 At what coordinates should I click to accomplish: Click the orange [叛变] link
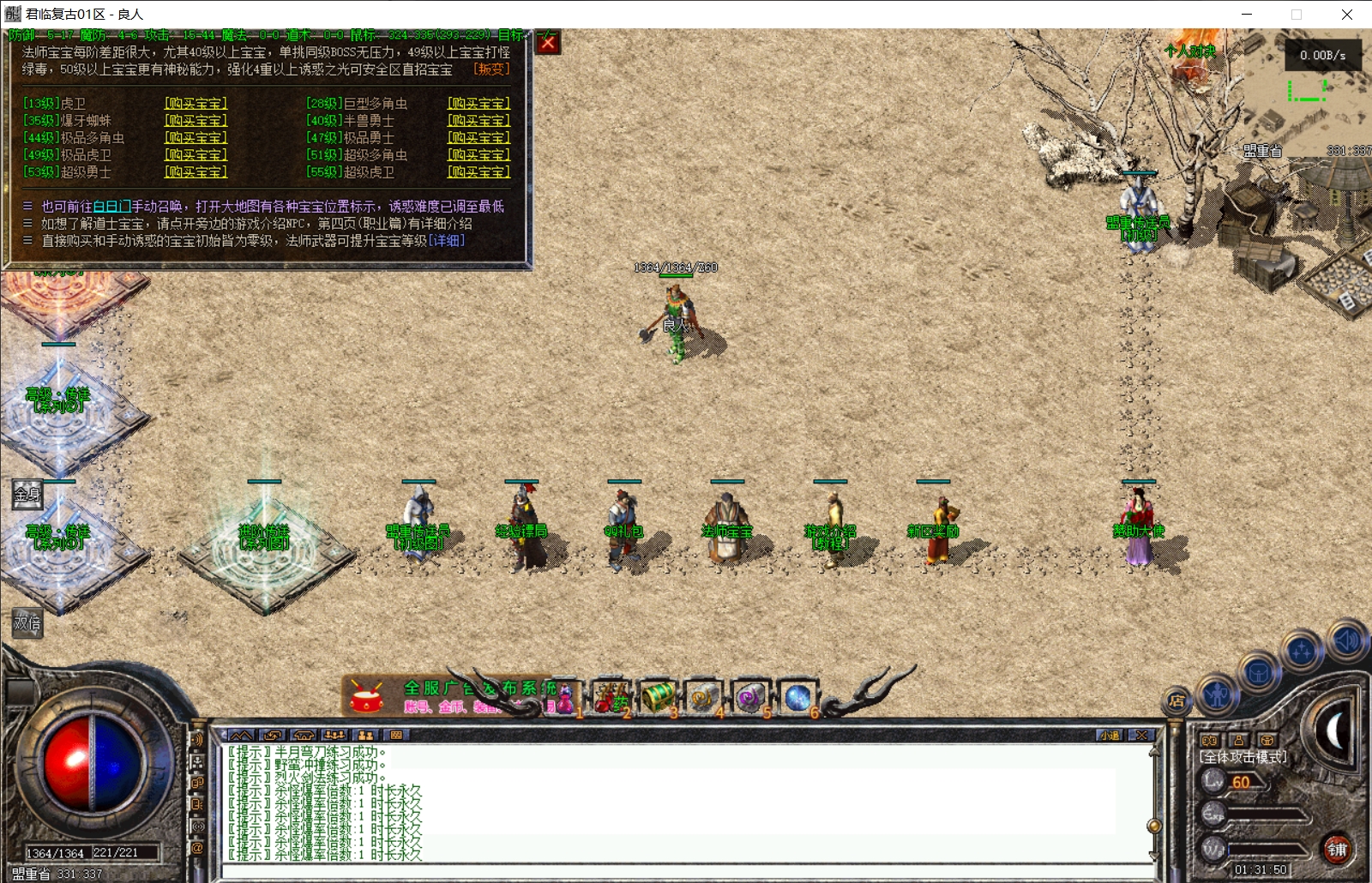[491, 69]
